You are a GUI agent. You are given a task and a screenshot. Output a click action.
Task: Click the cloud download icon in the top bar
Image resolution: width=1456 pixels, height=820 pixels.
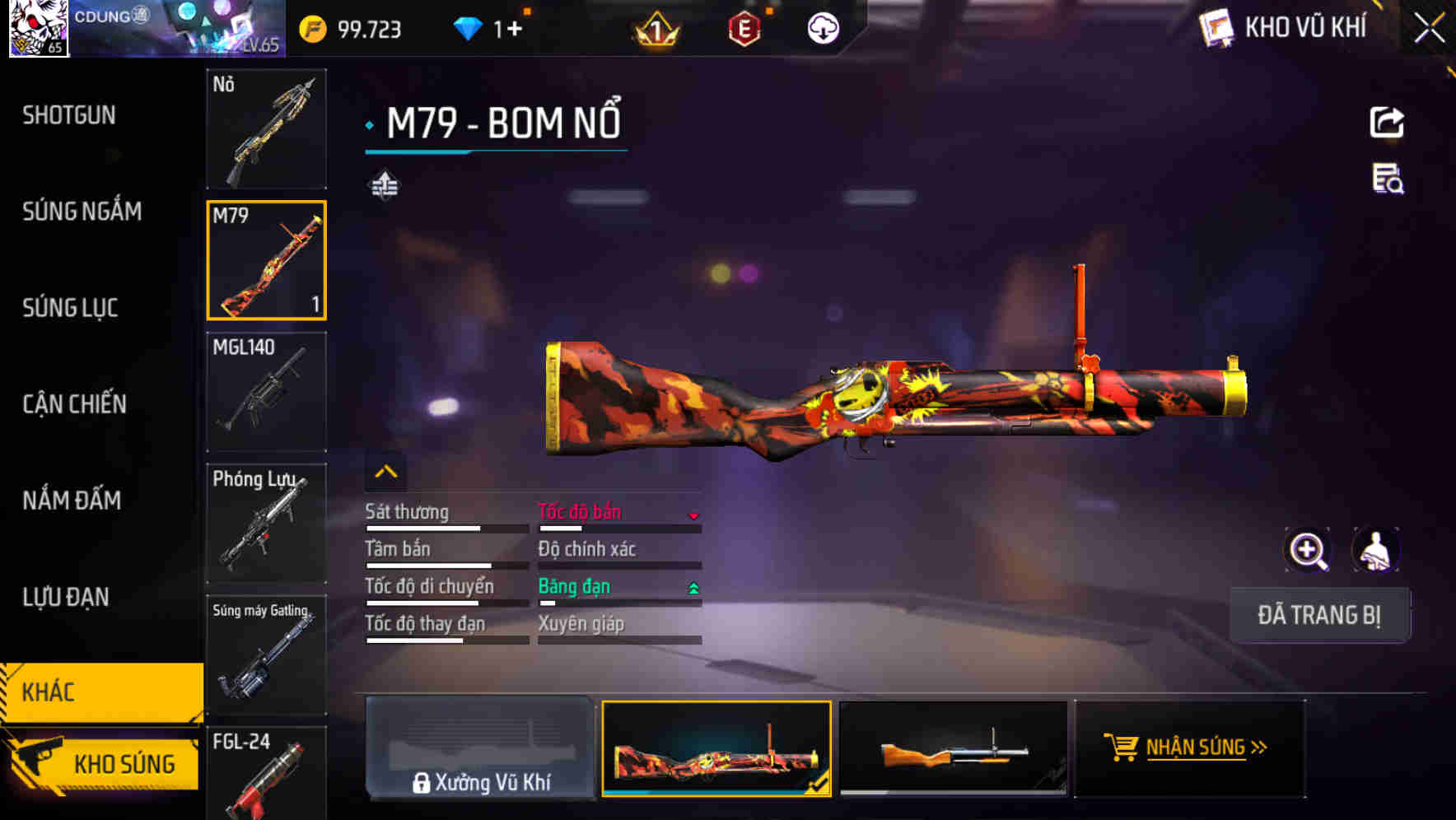tap(823, 30)
